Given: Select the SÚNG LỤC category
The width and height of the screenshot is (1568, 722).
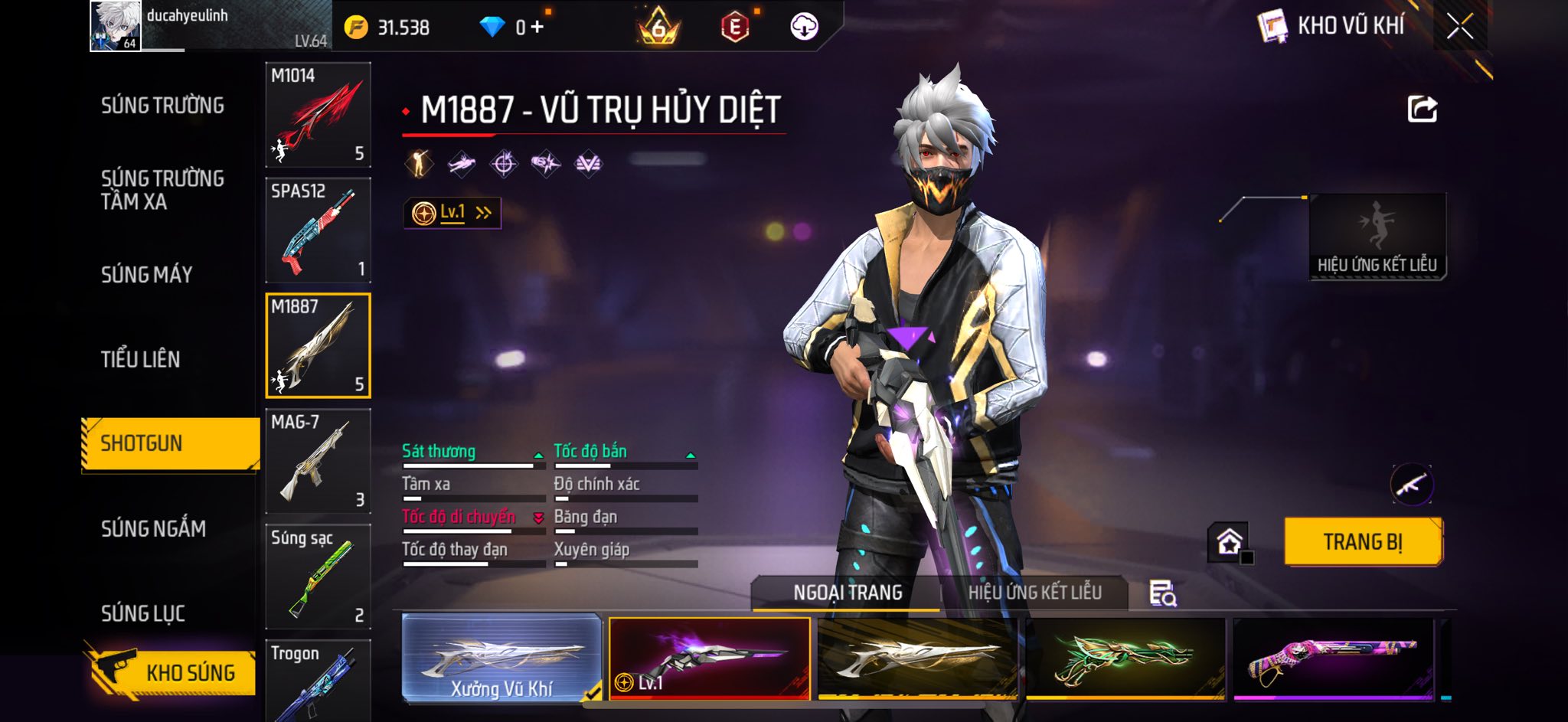Looking at the screenshot, I should pos(143,613).
